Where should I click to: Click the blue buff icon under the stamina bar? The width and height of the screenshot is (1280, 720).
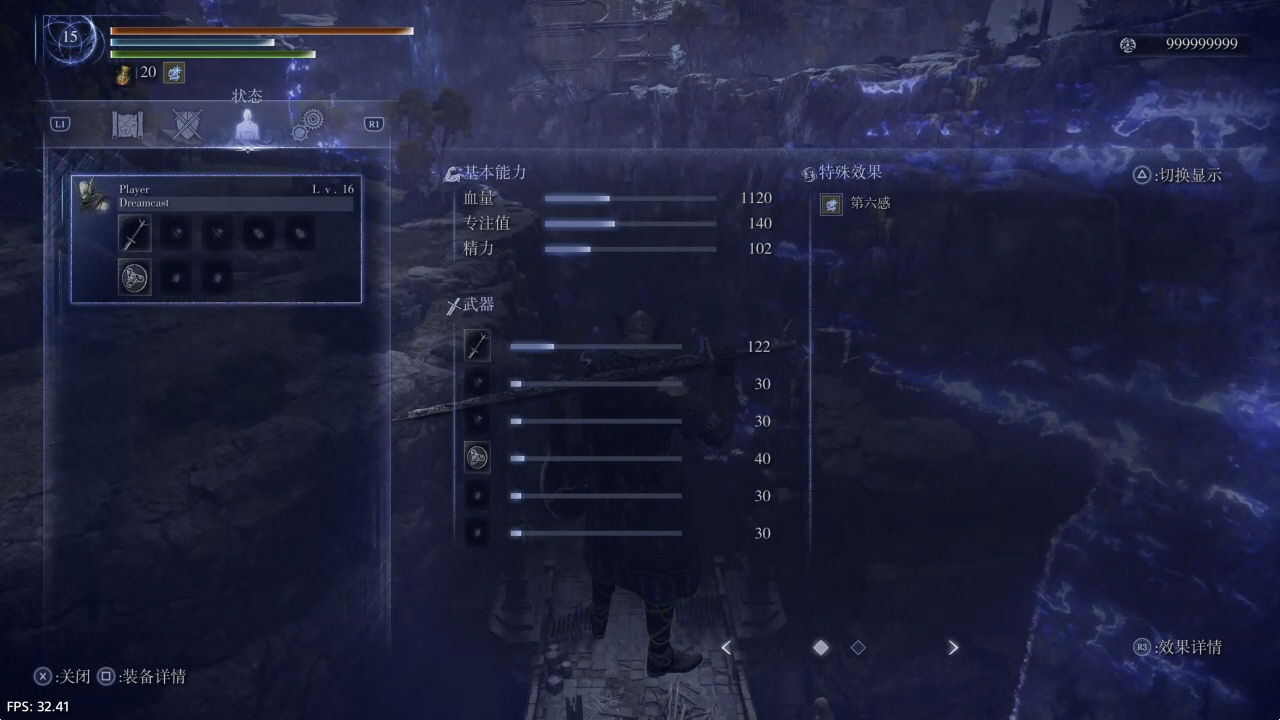(x=174, y=73)
